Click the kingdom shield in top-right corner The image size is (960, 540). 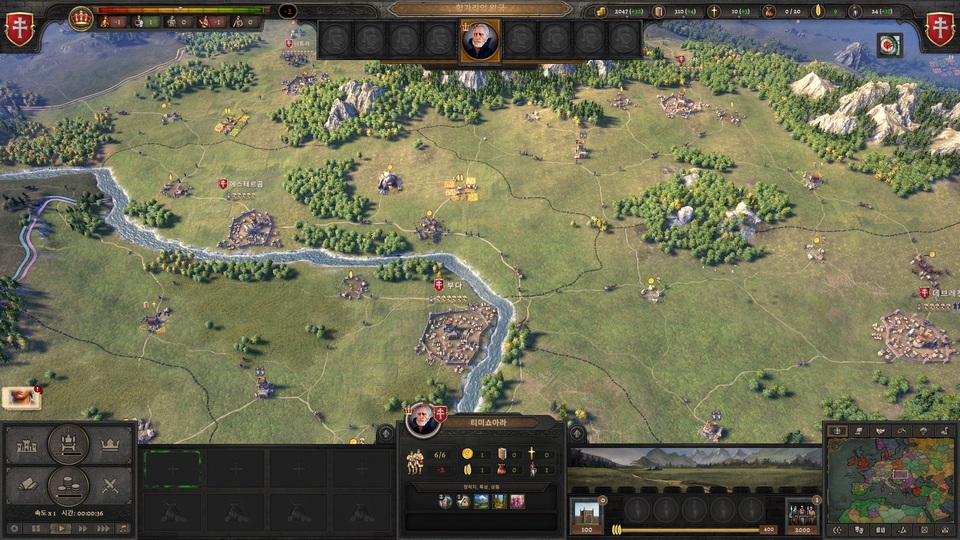941,30
